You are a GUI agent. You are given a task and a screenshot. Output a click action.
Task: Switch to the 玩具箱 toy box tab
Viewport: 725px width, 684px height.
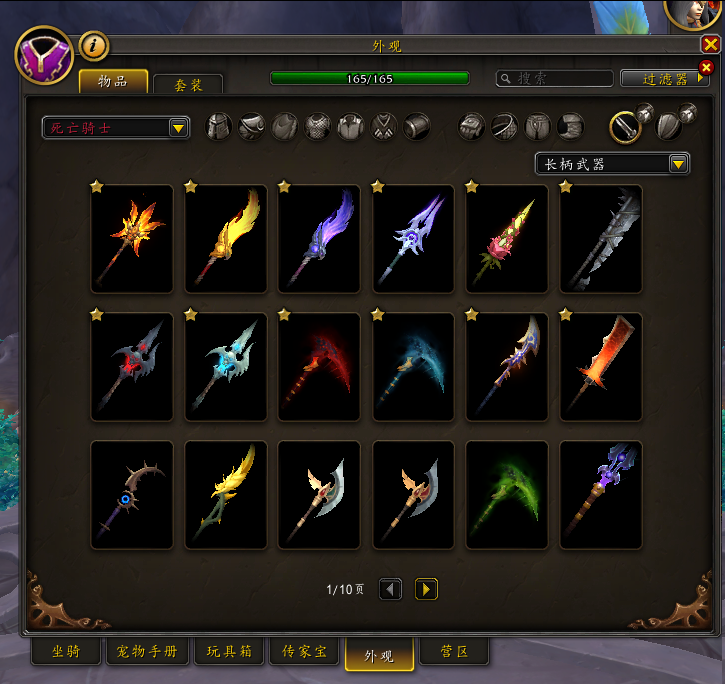pyautogui.click(x=232, y=652)
